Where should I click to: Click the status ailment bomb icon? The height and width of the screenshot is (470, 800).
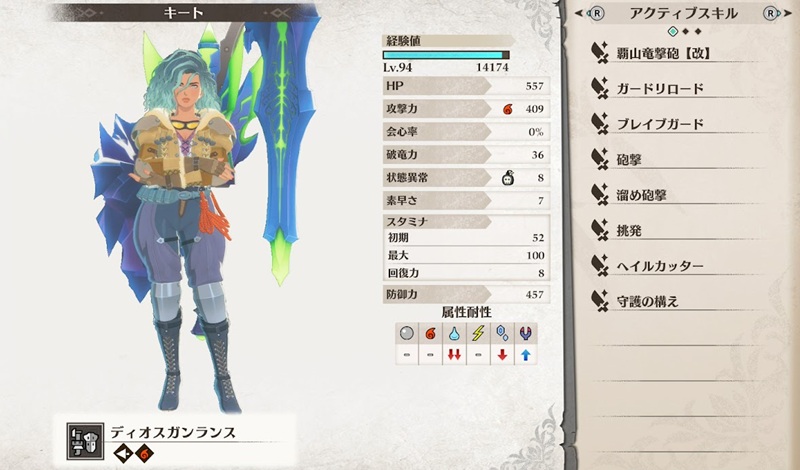pyautogui.click(x=508, y=178)
